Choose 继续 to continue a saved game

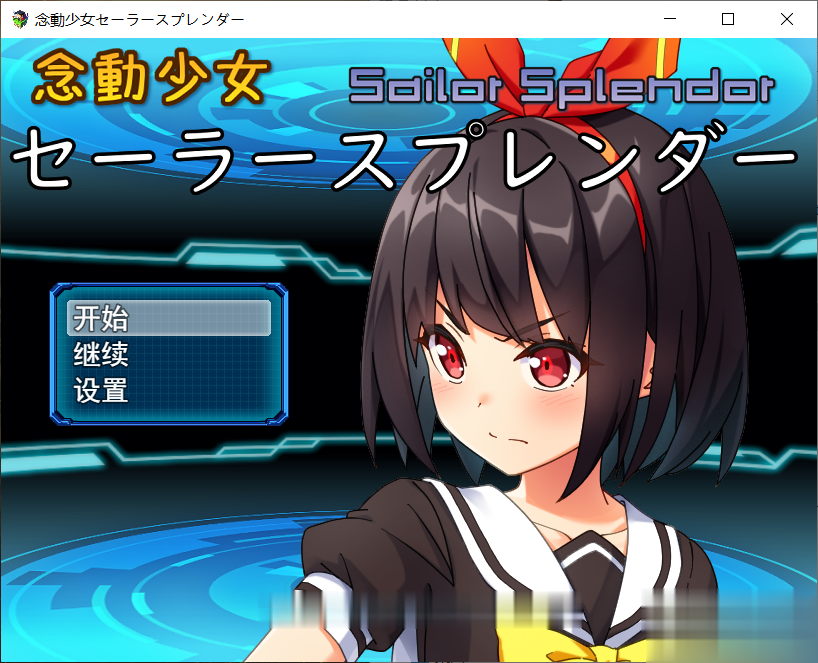168,354
